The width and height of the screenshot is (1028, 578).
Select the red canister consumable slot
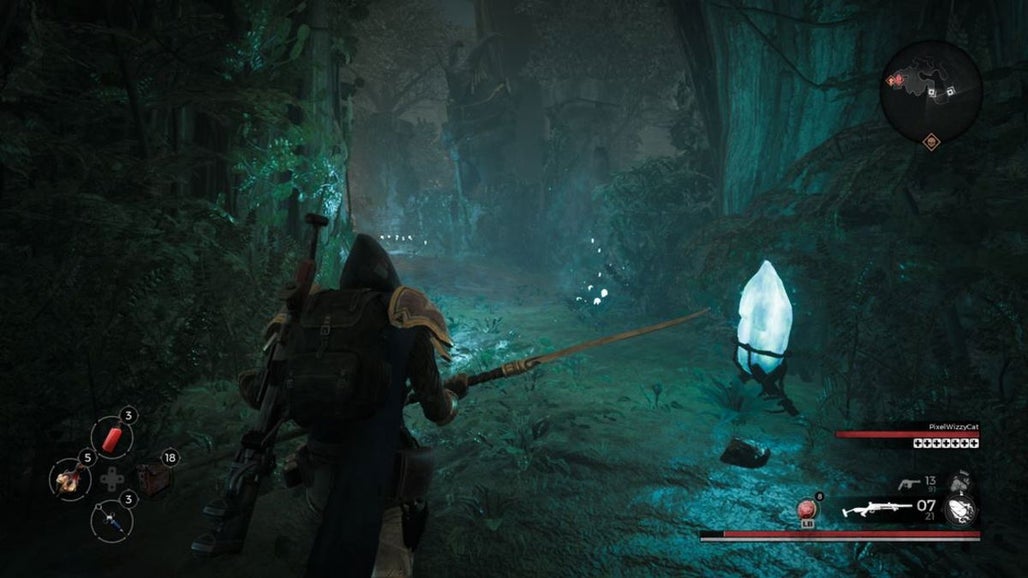coord(112,437)
